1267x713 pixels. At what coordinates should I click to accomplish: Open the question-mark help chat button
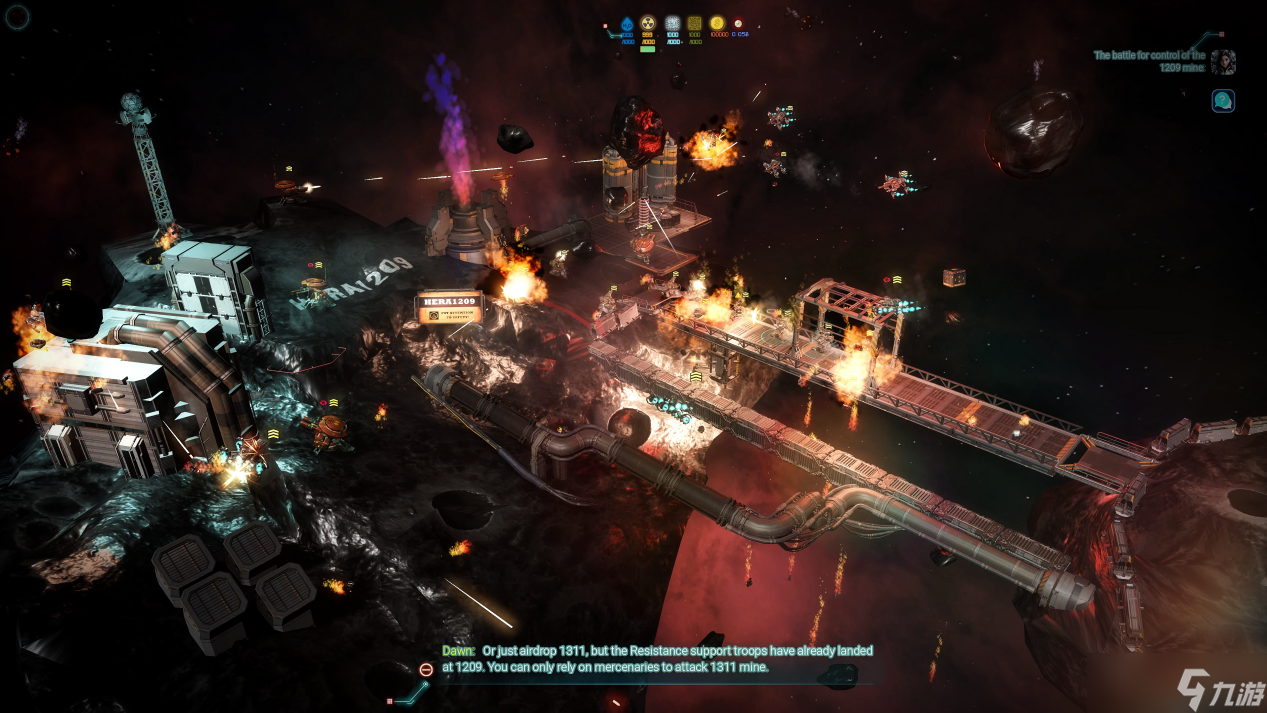pos(1223,100)
